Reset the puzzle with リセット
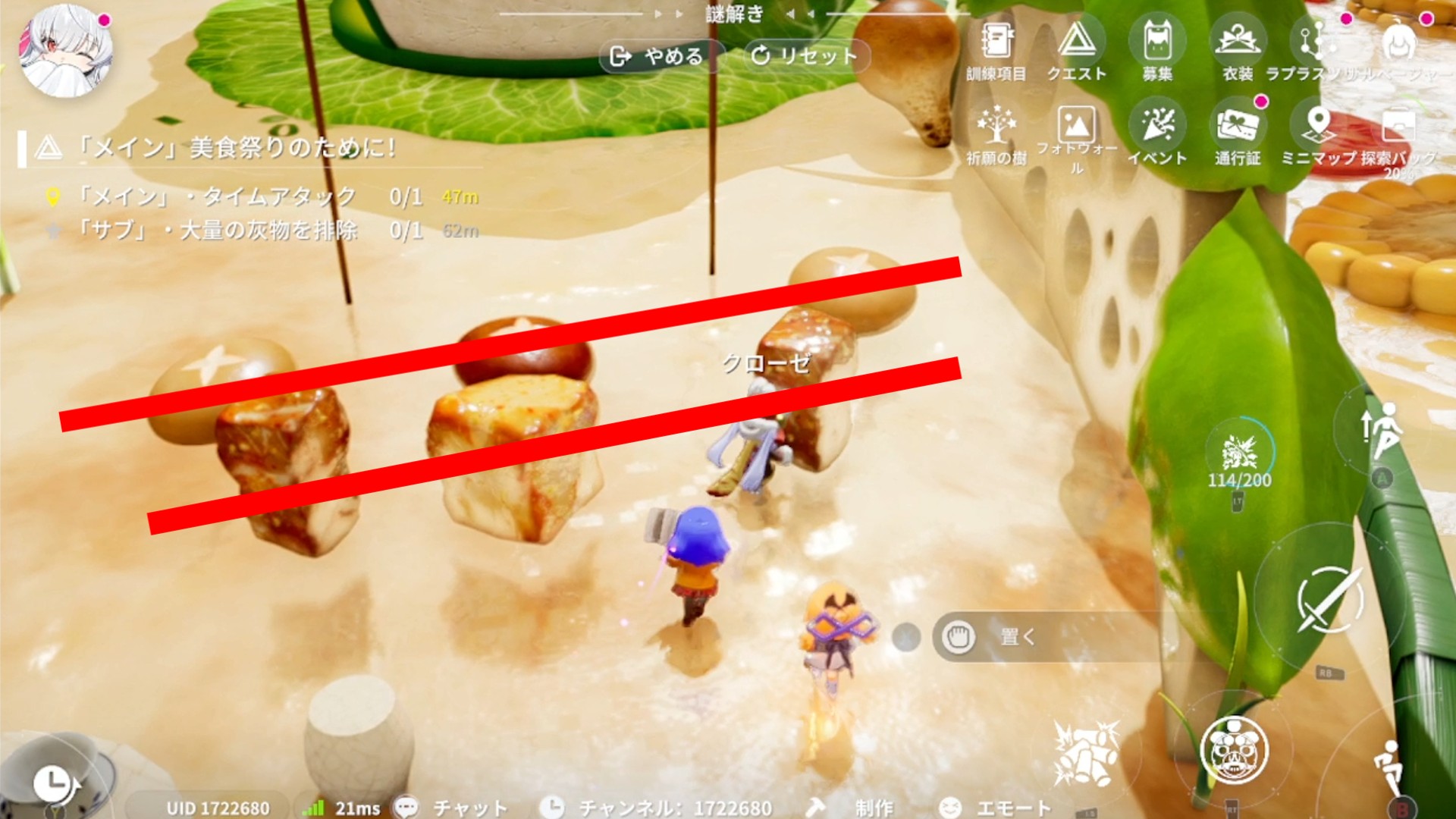The height and width of the screenshot is (819, 1456). tap(804, 56)
